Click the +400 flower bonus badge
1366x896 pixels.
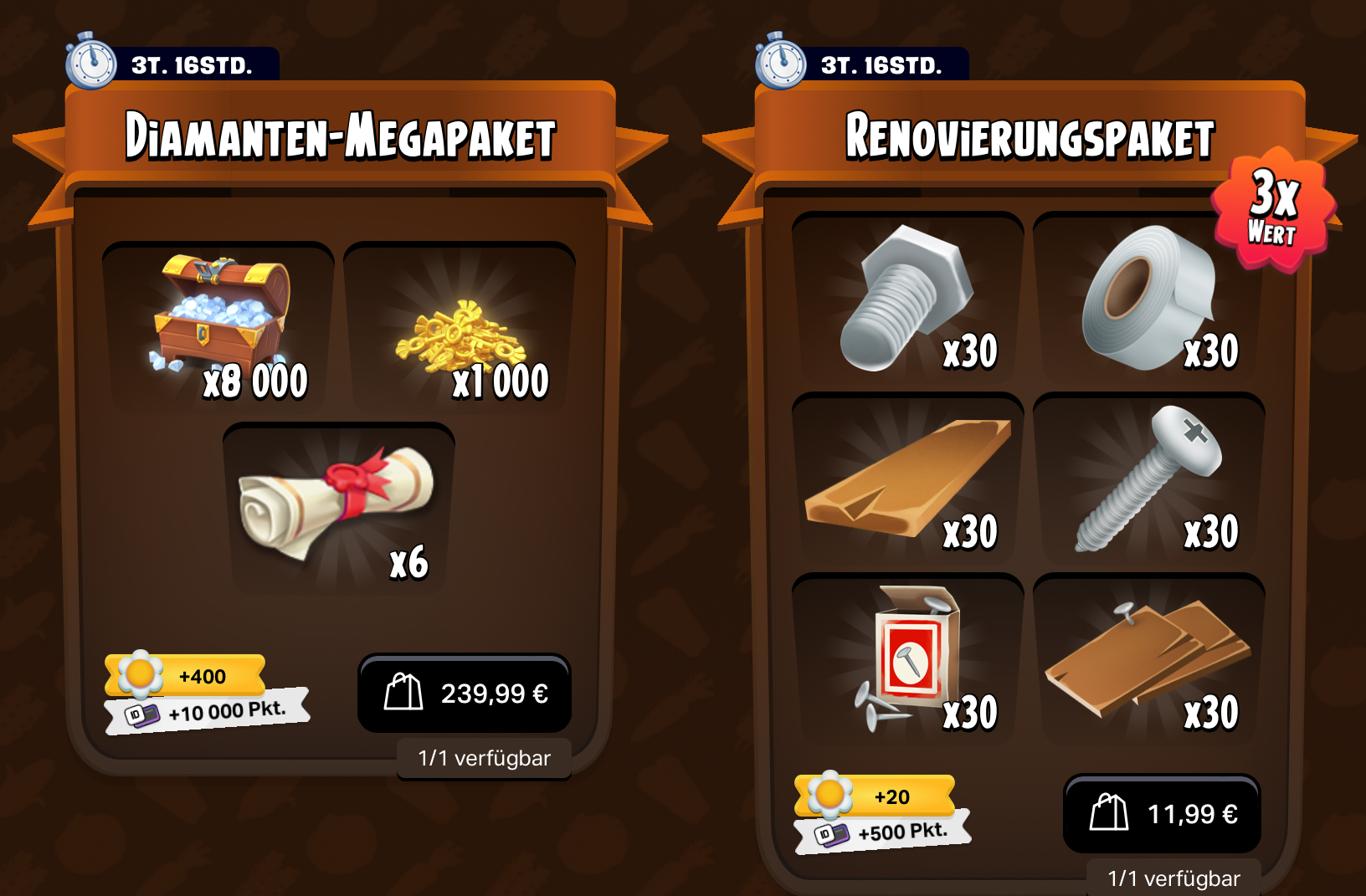[186, 676]
